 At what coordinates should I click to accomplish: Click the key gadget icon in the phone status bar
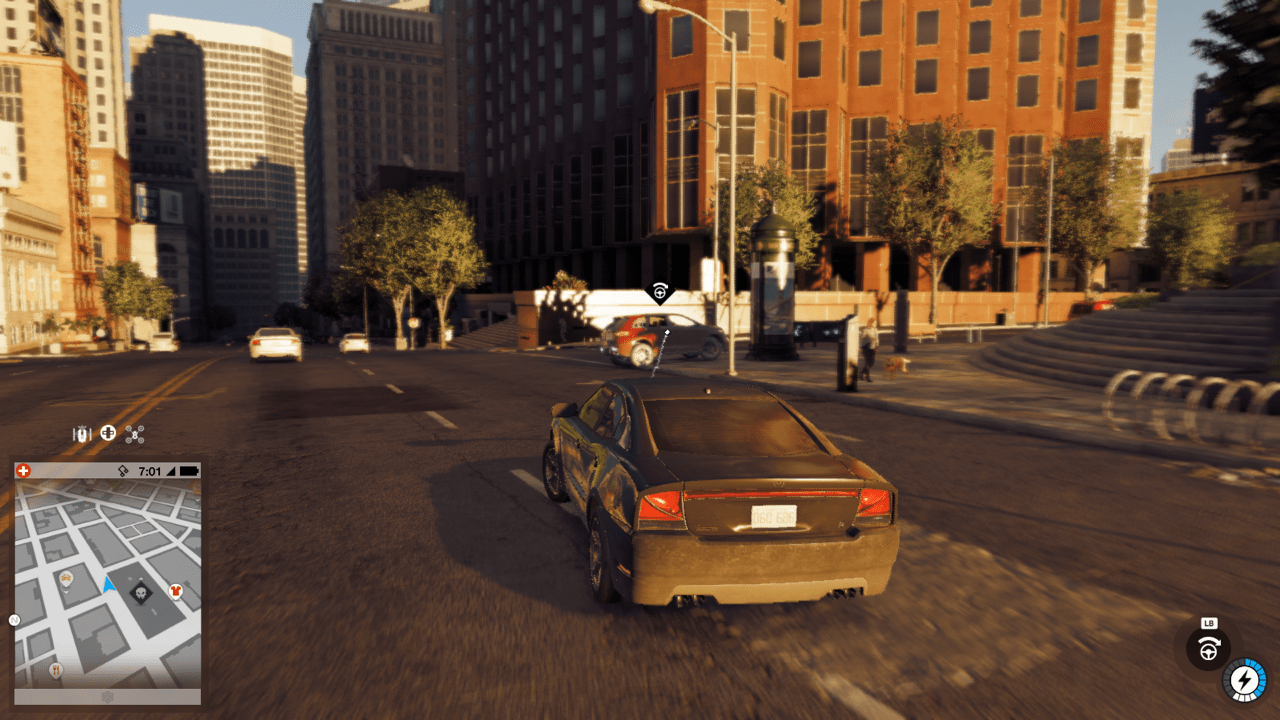tap(124, 471)
